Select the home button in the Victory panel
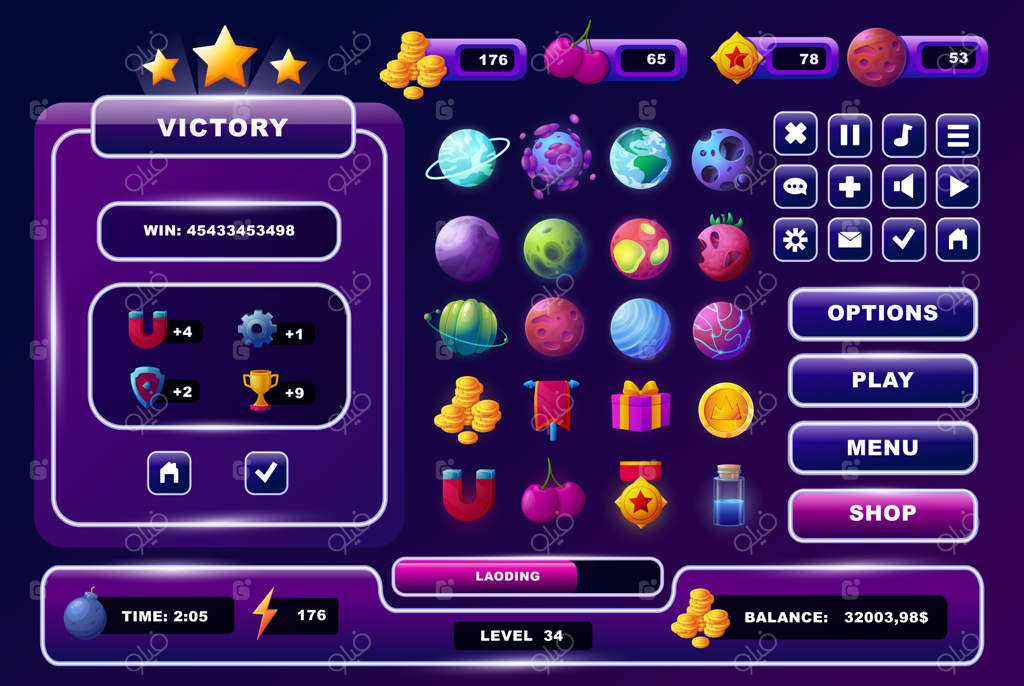Viewport: 1024px width, 686px height. [169, 473]
